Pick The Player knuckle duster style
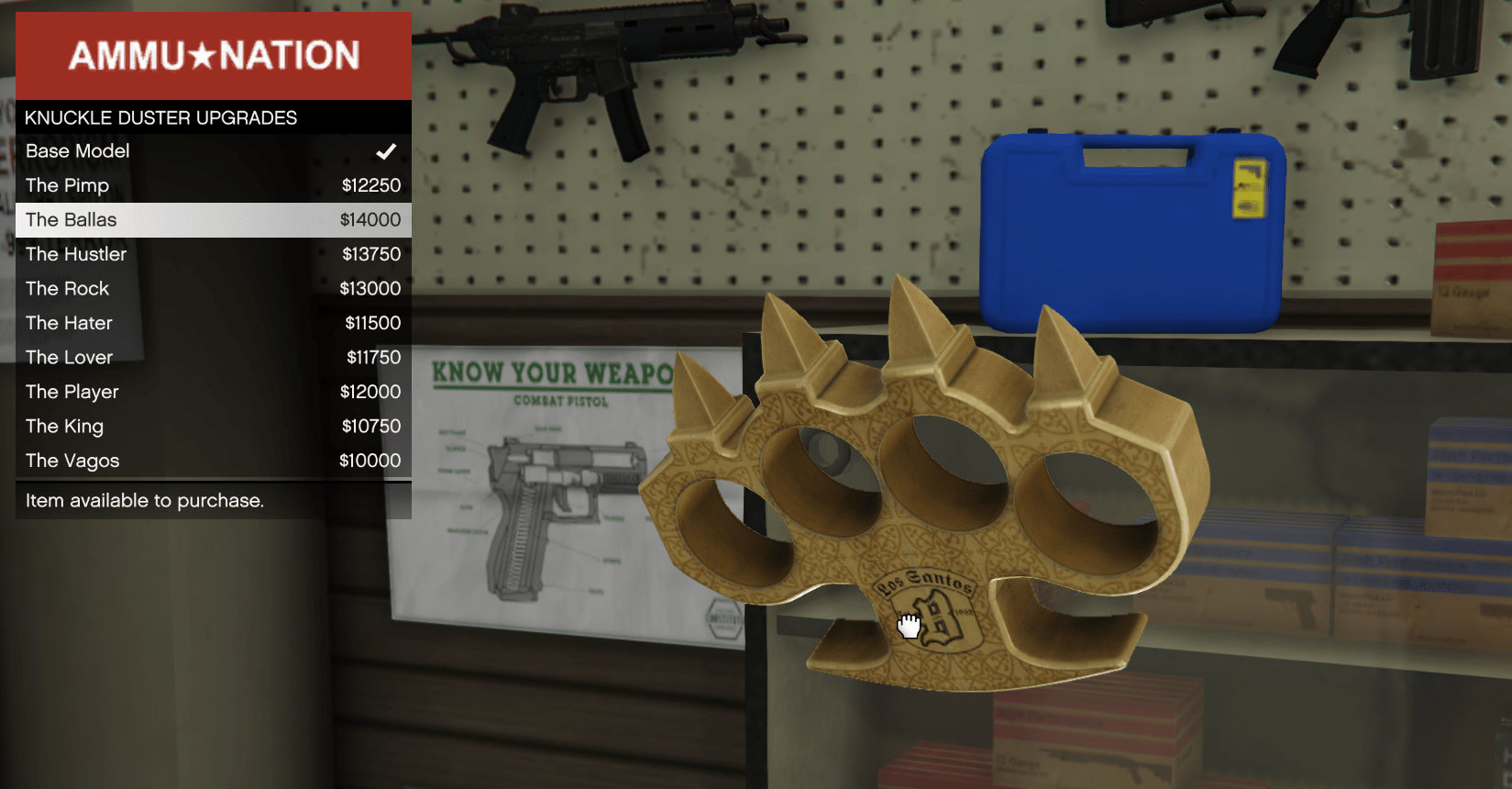This screenshot has height=789, width=1512. point(72,392)
